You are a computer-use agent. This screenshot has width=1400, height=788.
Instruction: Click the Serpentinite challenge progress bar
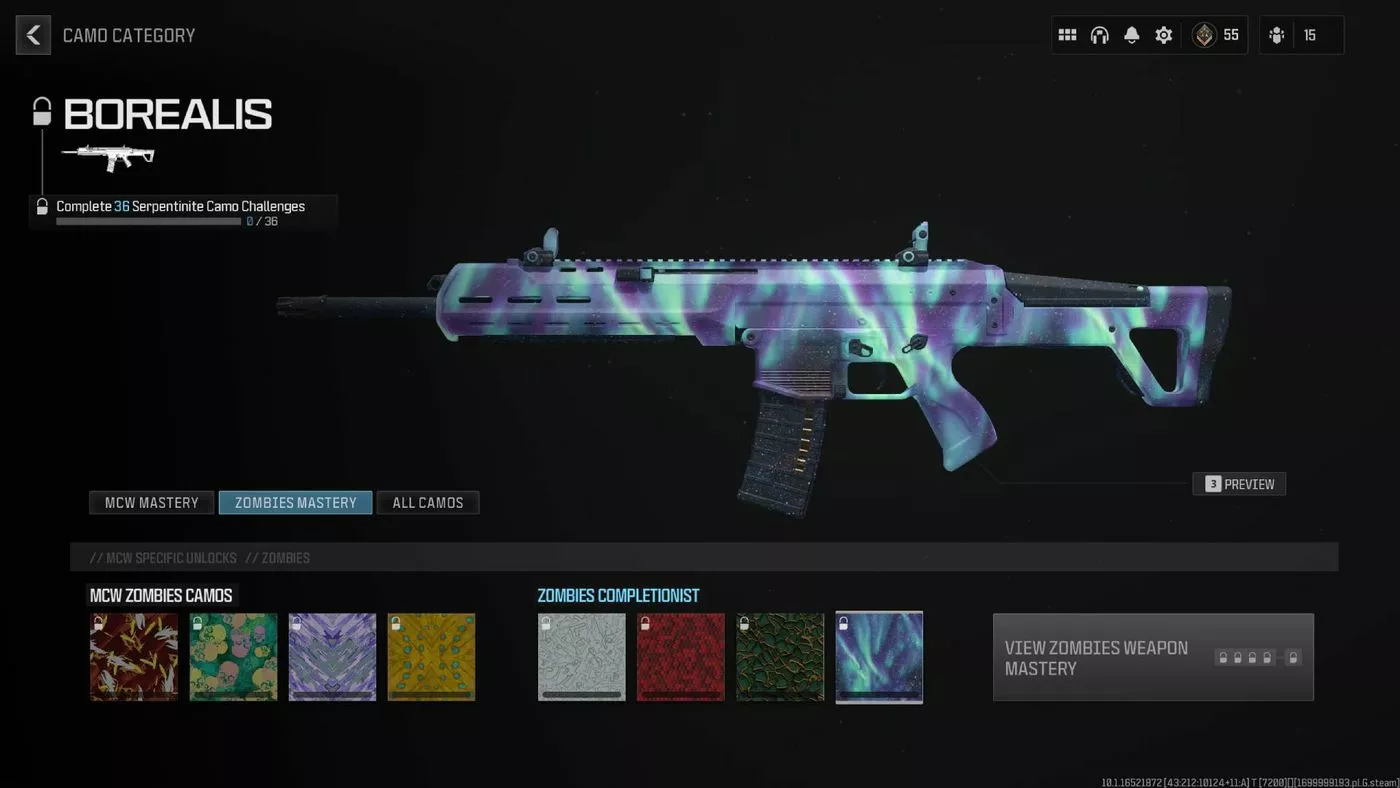[148, 221]
